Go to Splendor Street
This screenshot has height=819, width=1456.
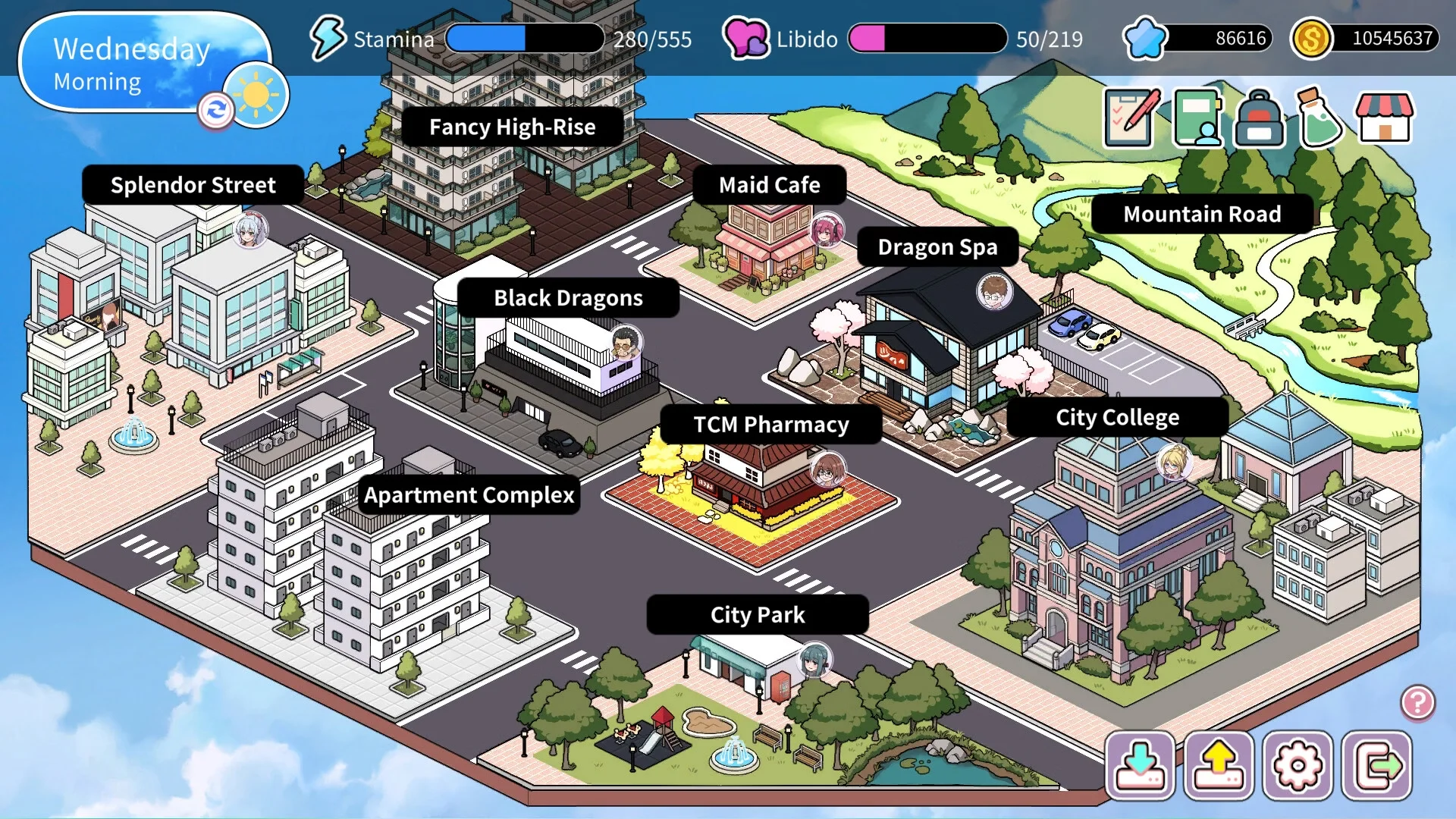coord(193,185)
